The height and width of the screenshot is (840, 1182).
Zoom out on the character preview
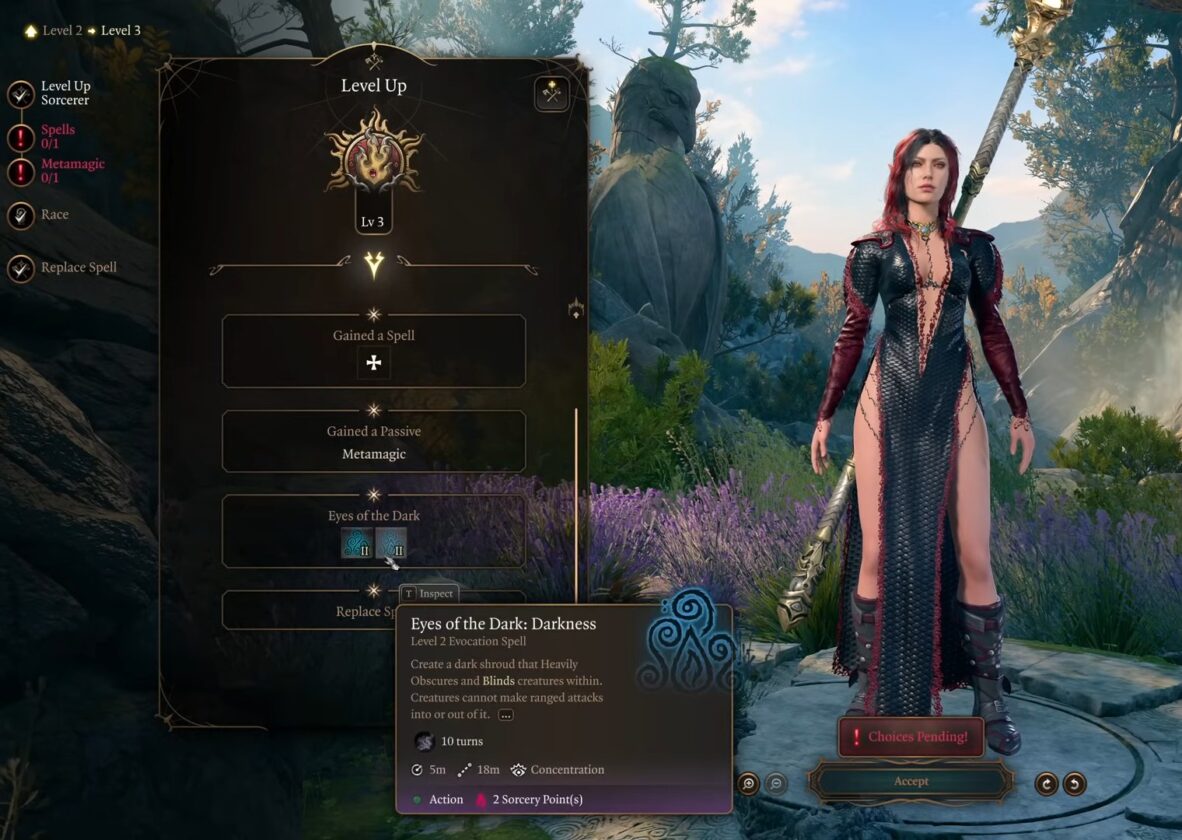tap(776, 783)
